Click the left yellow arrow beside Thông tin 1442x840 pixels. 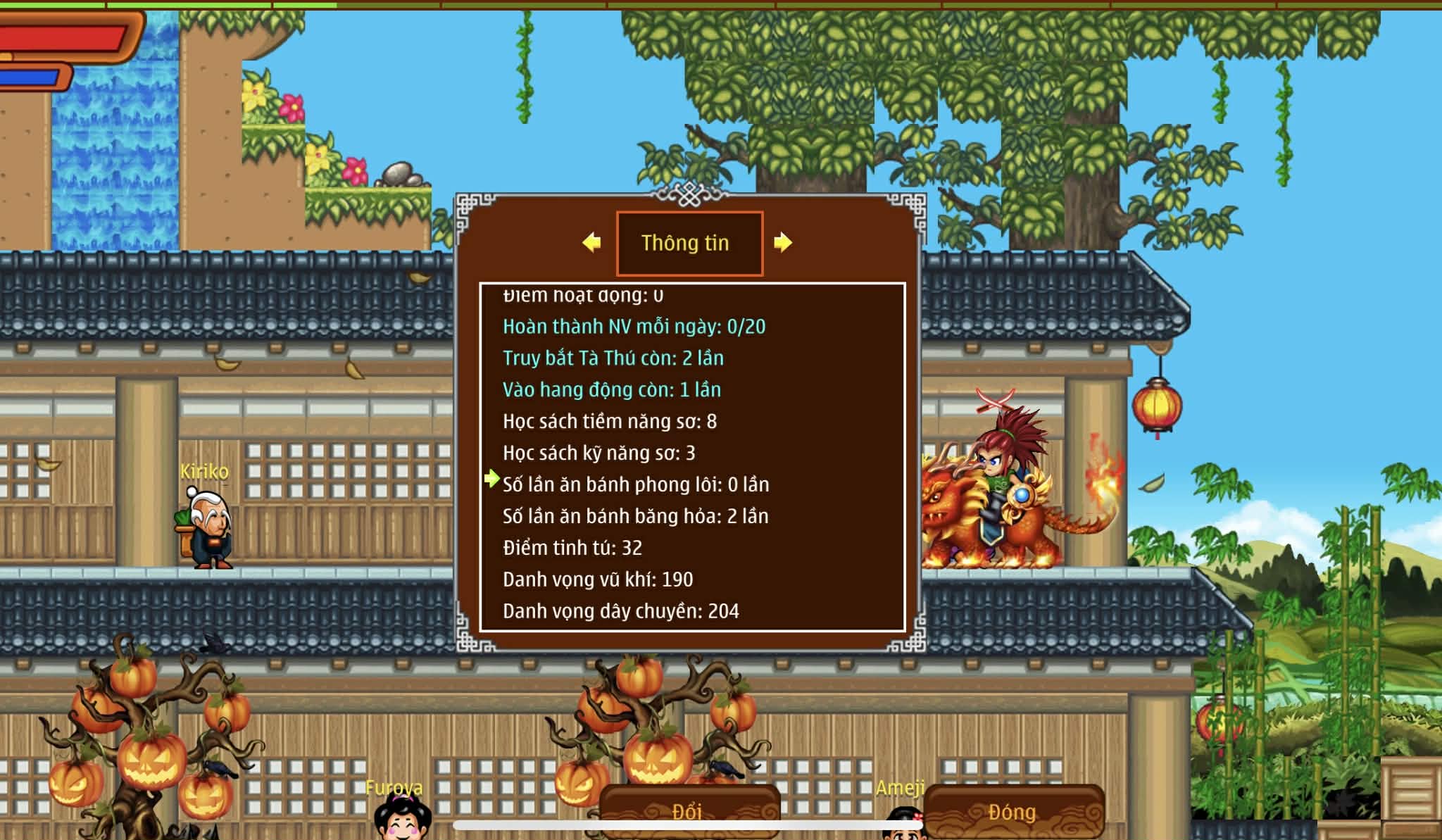[592, 243]
